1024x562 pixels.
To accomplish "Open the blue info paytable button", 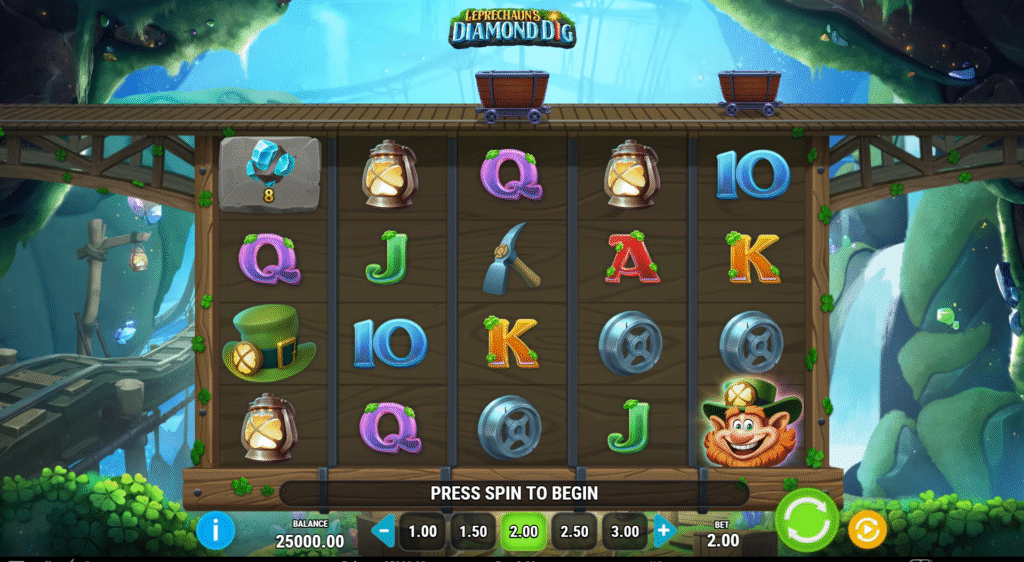I will (x=215, y=530).
